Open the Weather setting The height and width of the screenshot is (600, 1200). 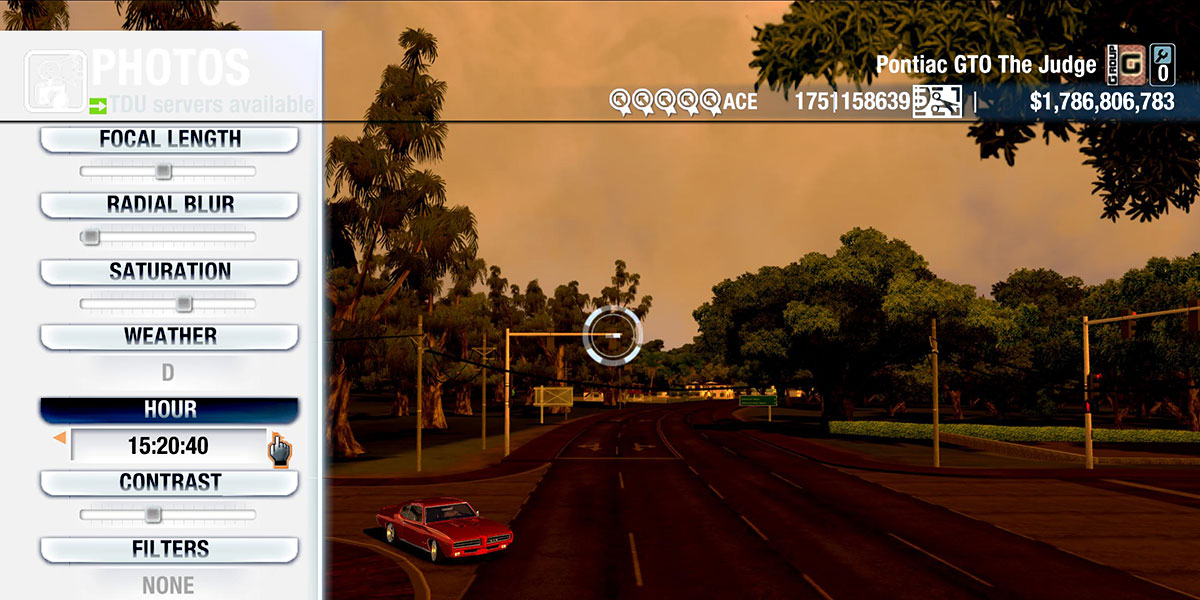pos(169,337)
